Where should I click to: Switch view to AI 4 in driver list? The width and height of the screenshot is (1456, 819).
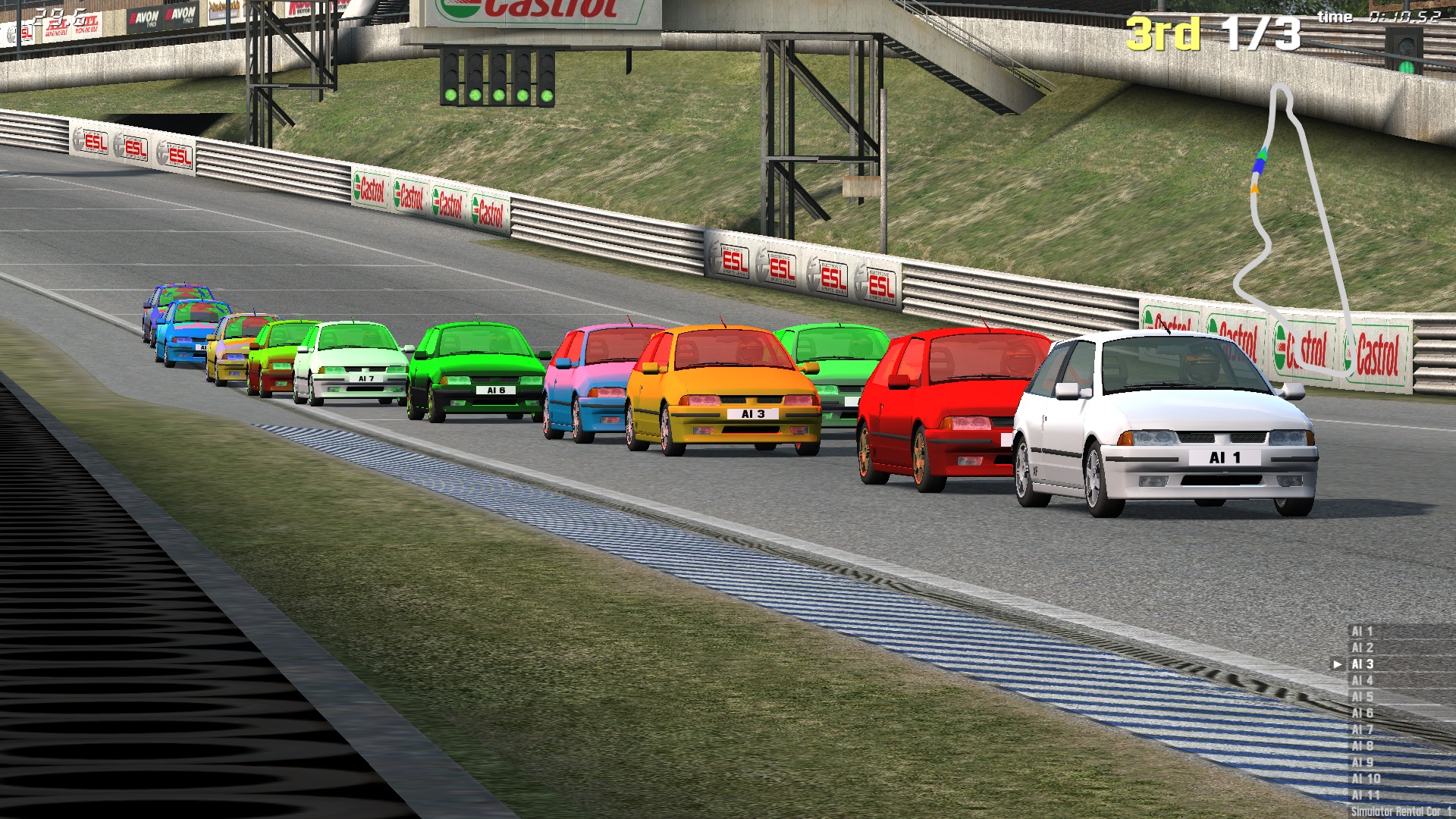[1363, 680]
